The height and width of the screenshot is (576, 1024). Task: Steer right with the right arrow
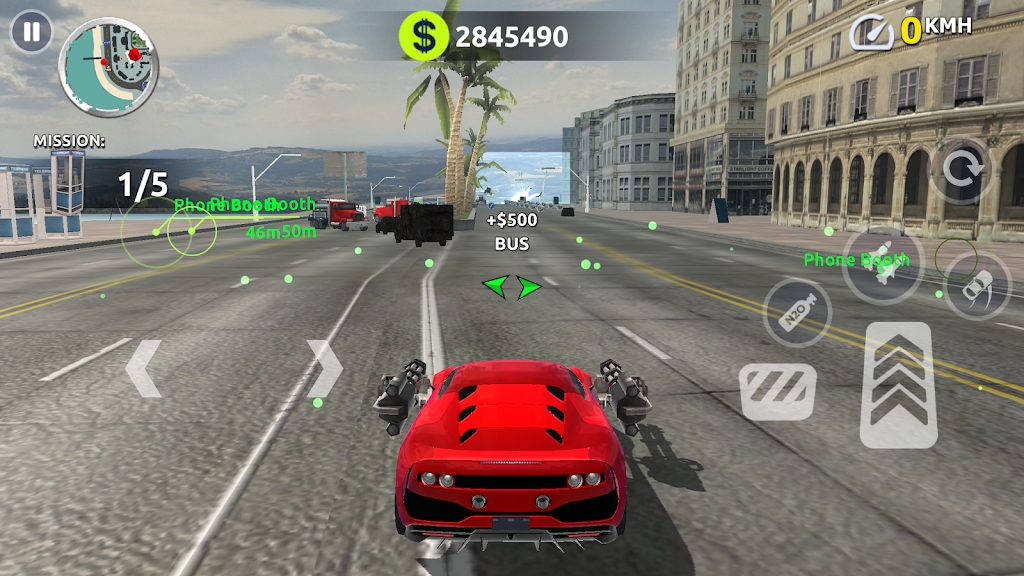324,369
